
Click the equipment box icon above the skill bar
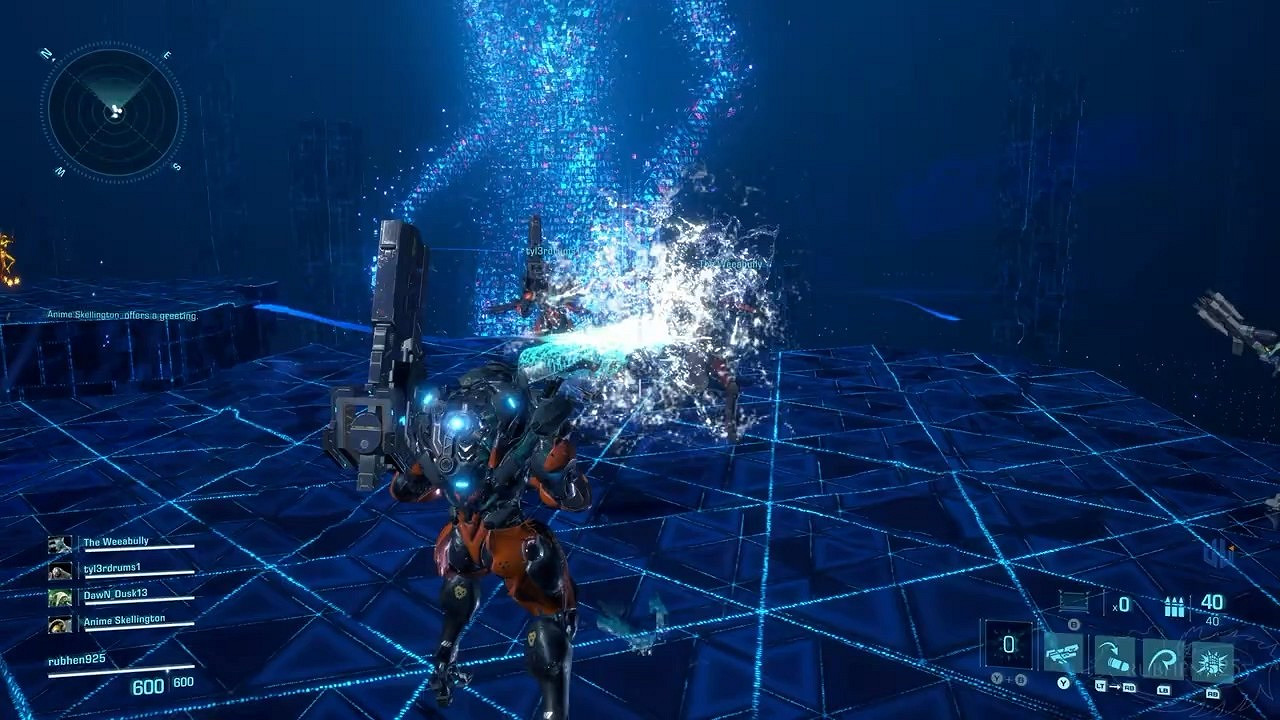[x=1074, y=601]
